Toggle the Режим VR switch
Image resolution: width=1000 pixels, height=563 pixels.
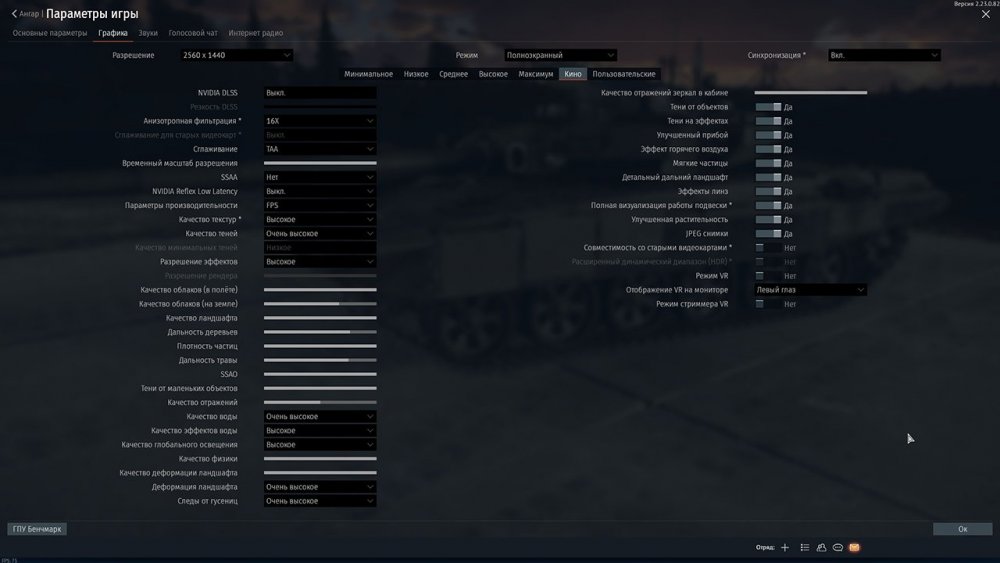768,275
